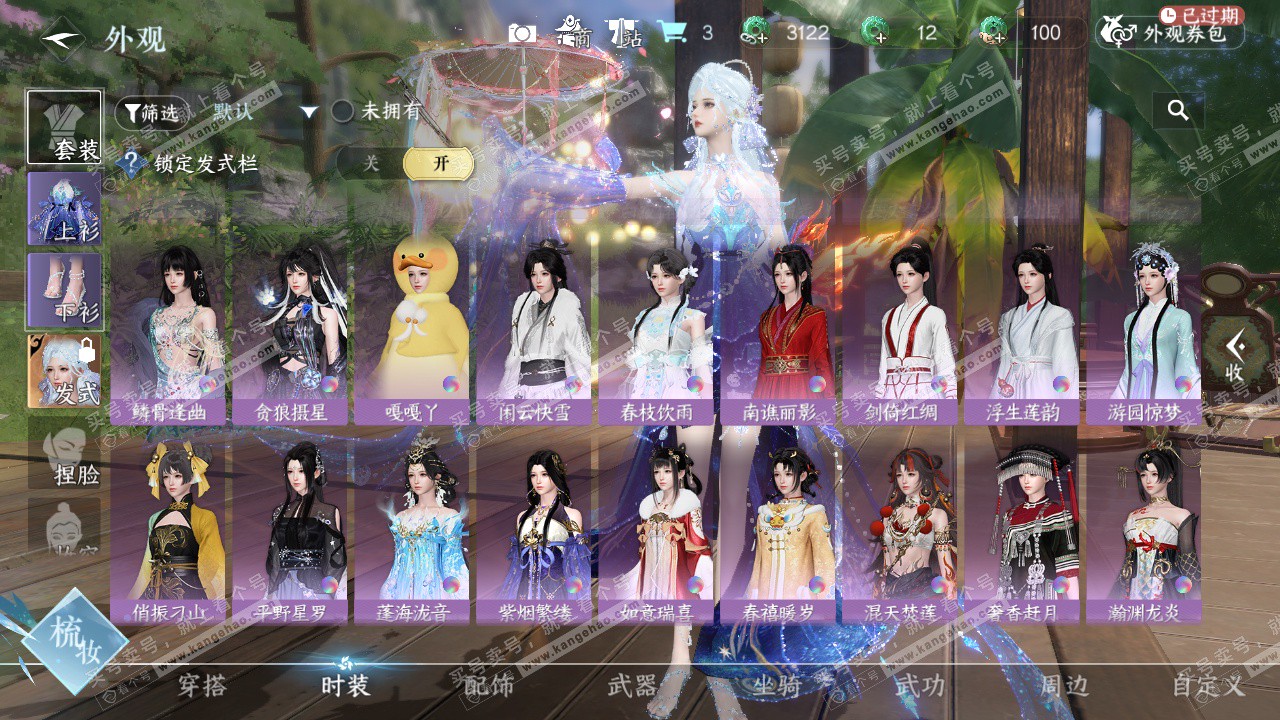Open the magnifier search button

[1178, 111]
